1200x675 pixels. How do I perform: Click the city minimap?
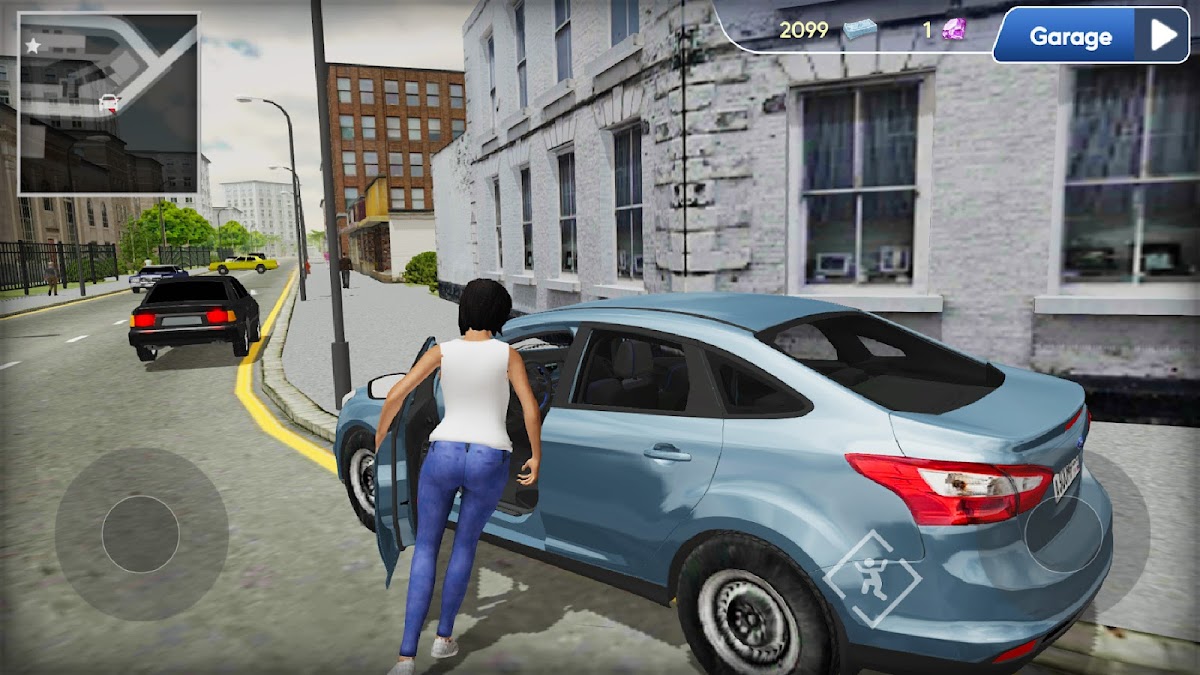[x=109, y=103]
